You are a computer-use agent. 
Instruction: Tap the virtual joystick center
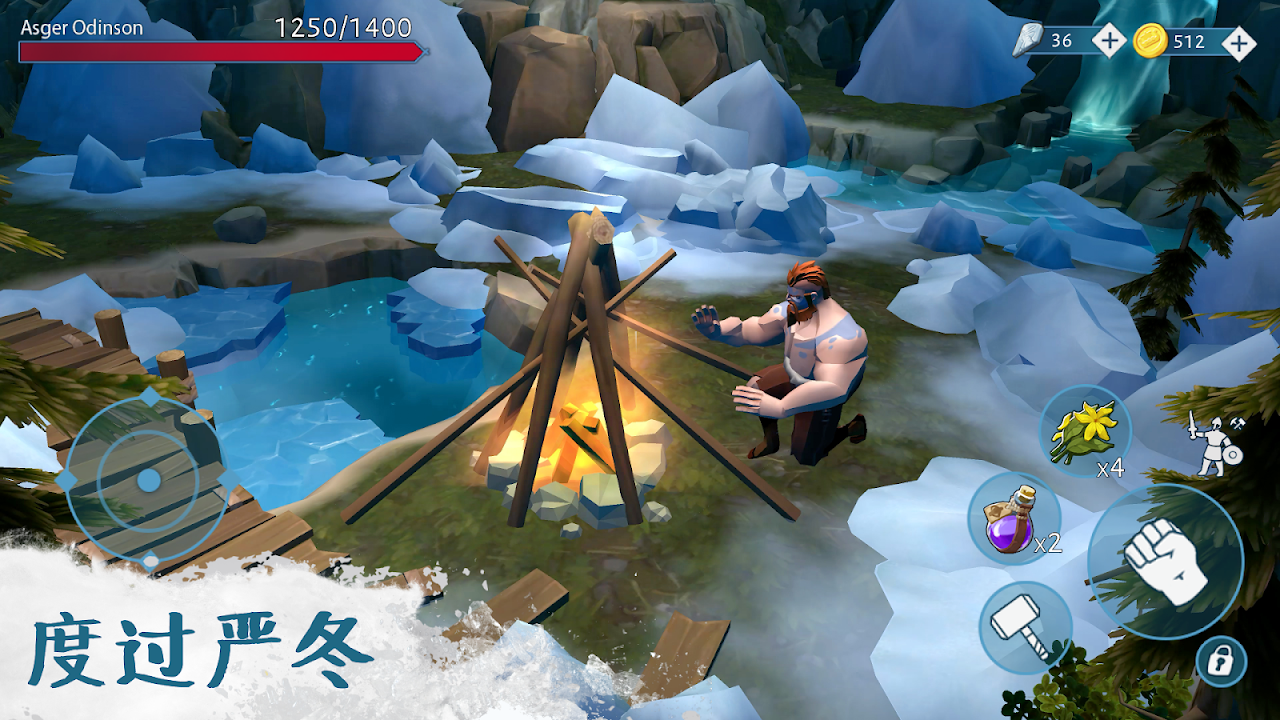point(149,481)
